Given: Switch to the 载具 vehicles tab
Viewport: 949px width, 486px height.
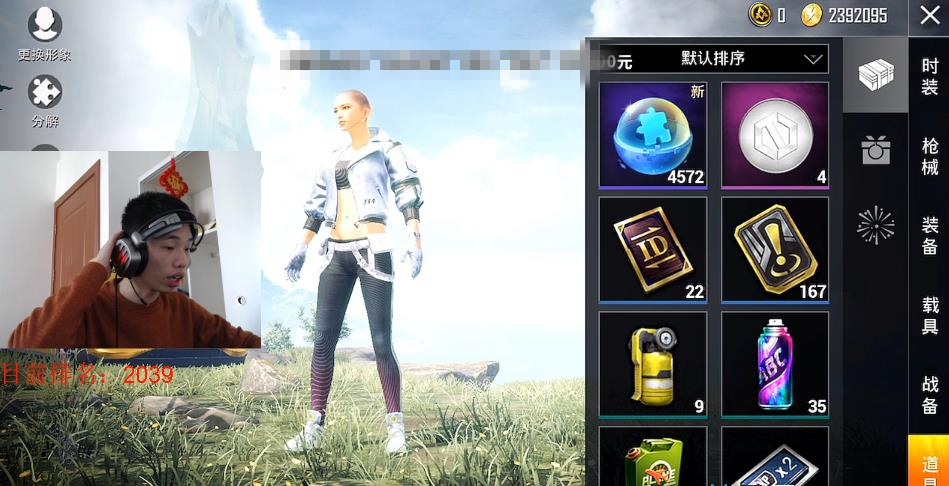Looking at the screenshot, I should pos(929,315).
